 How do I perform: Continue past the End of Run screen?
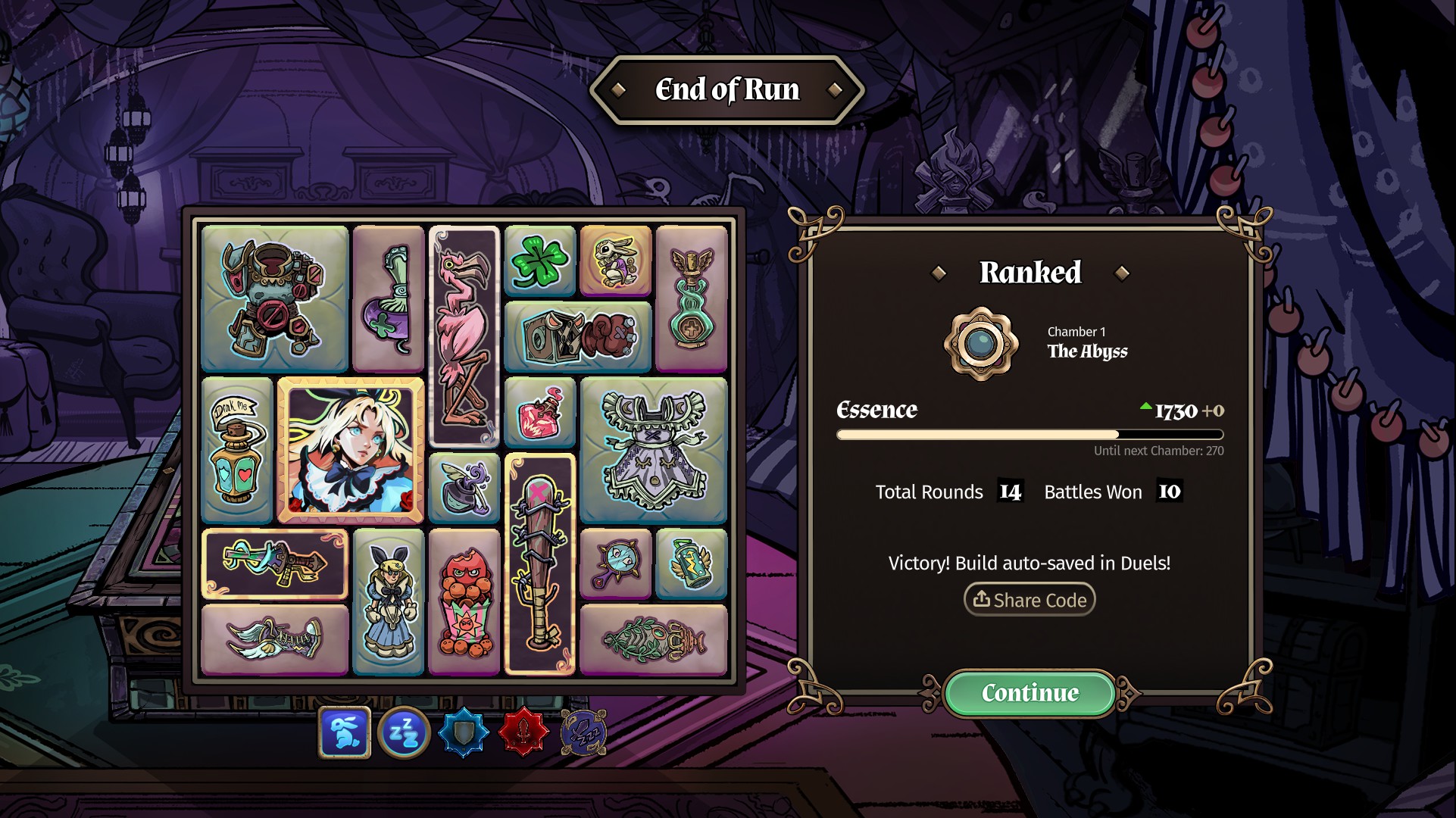pyautogui.click(x=1030, y=693)
